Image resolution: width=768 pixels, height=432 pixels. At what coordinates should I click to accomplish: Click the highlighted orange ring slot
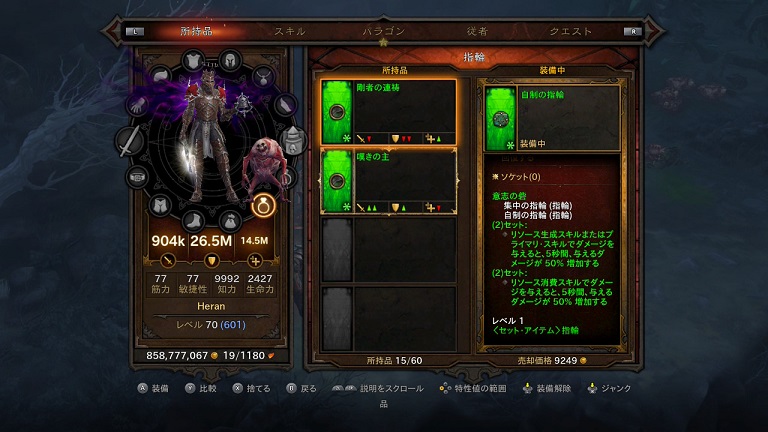pos(262,205)
